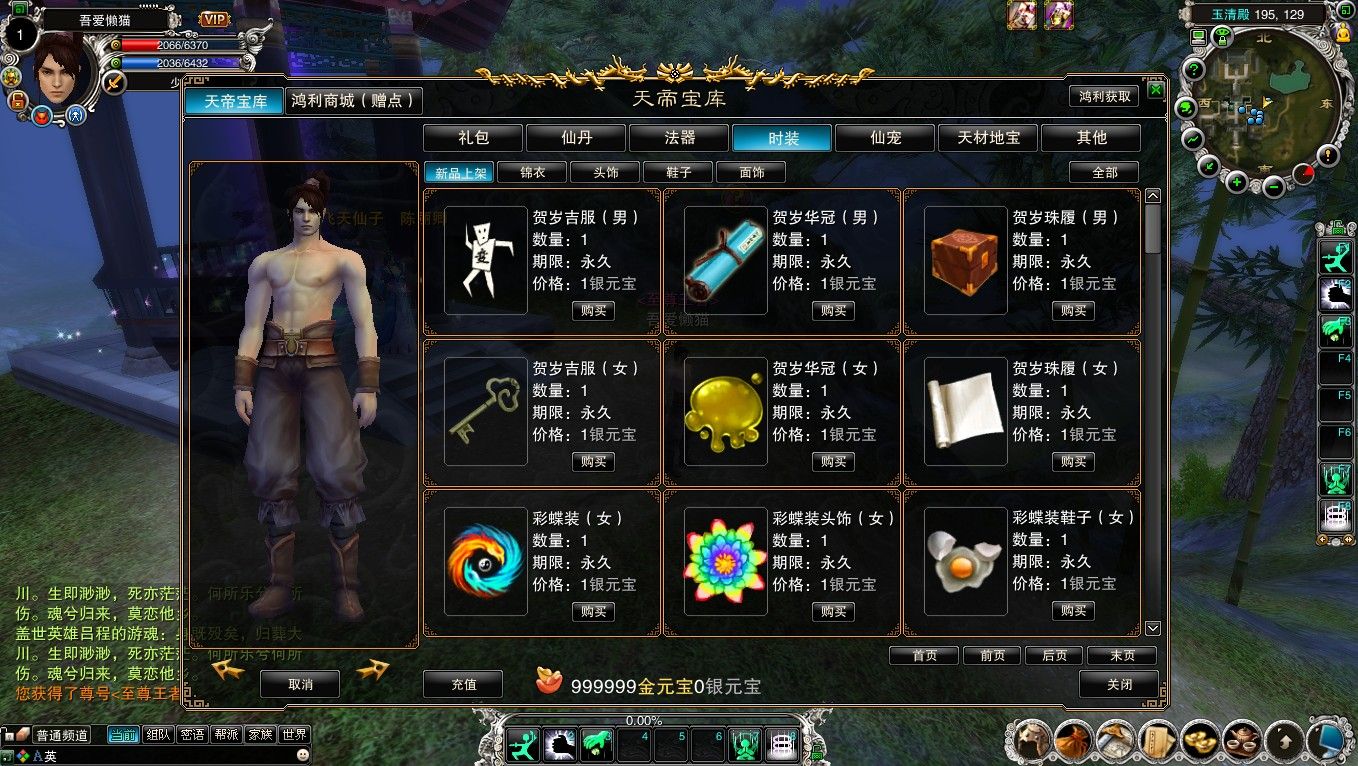1358x766 pixels.
Task: Open the 普通频道 channel selector
Action: [62, 733]
